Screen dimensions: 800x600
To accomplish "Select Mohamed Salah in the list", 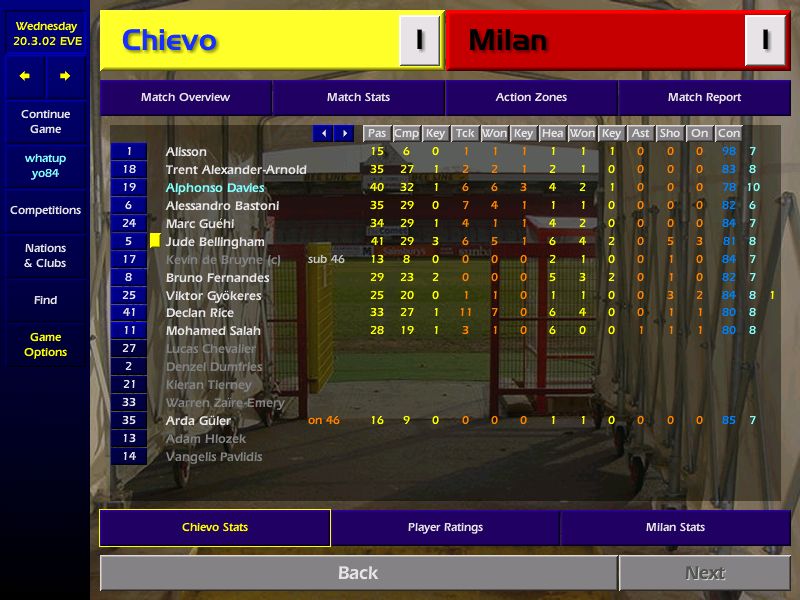I will [213, 331].
